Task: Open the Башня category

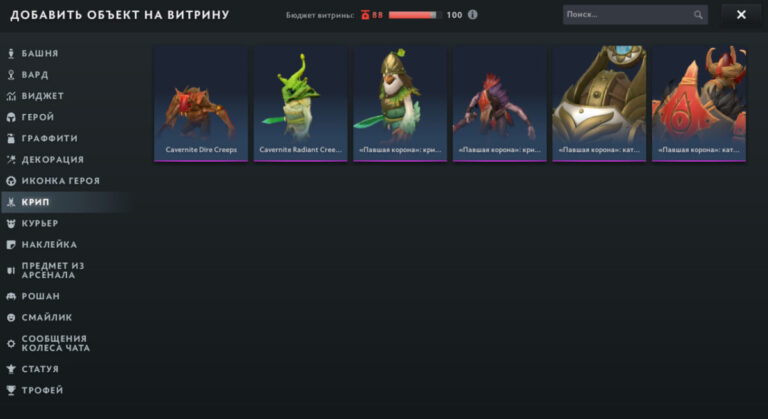Action: click(x=40, y=53)
